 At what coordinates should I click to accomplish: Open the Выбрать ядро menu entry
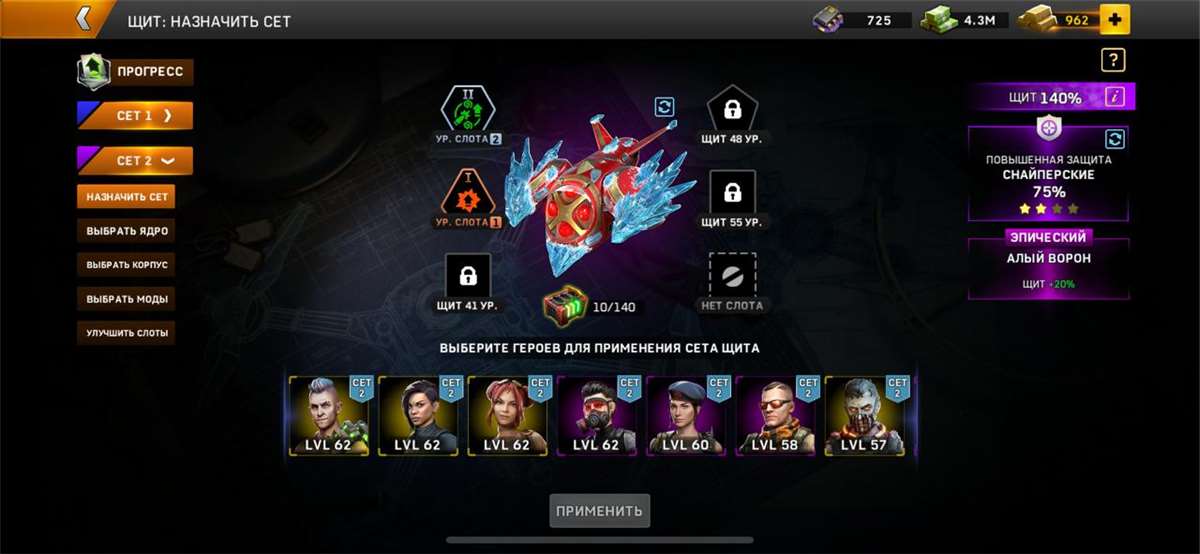(x=126, y=231)
